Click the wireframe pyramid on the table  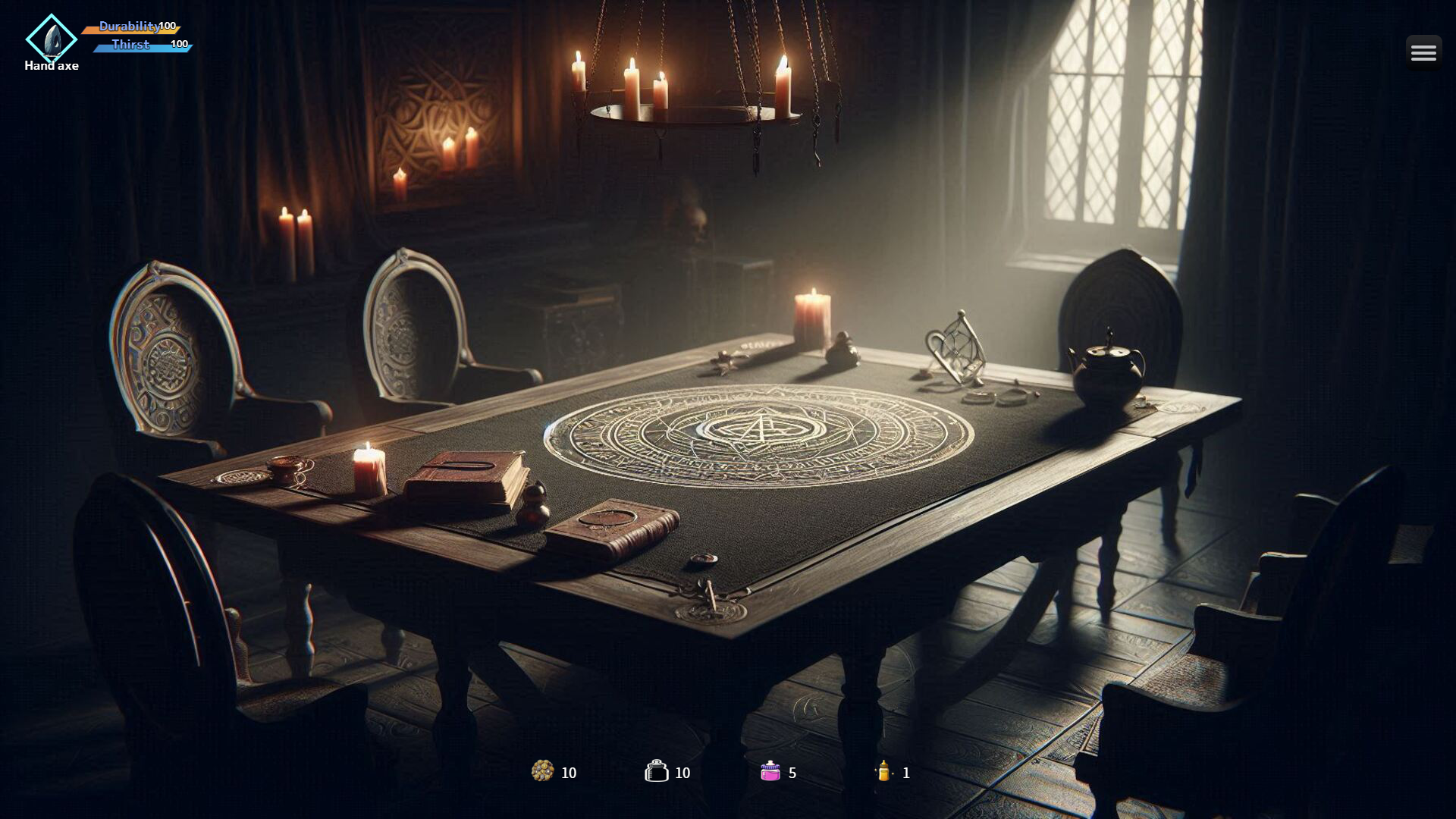pos(955,349)
